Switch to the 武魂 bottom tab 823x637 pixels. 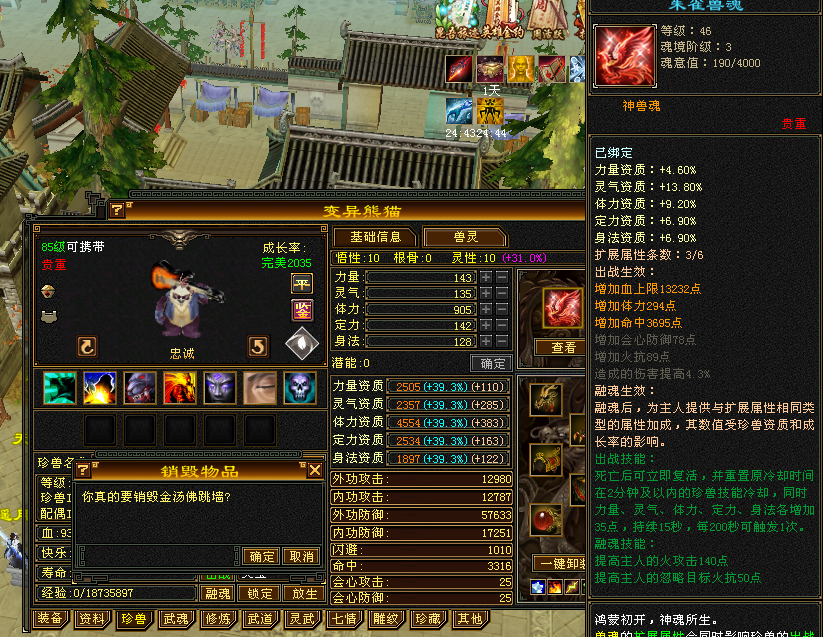176,619
